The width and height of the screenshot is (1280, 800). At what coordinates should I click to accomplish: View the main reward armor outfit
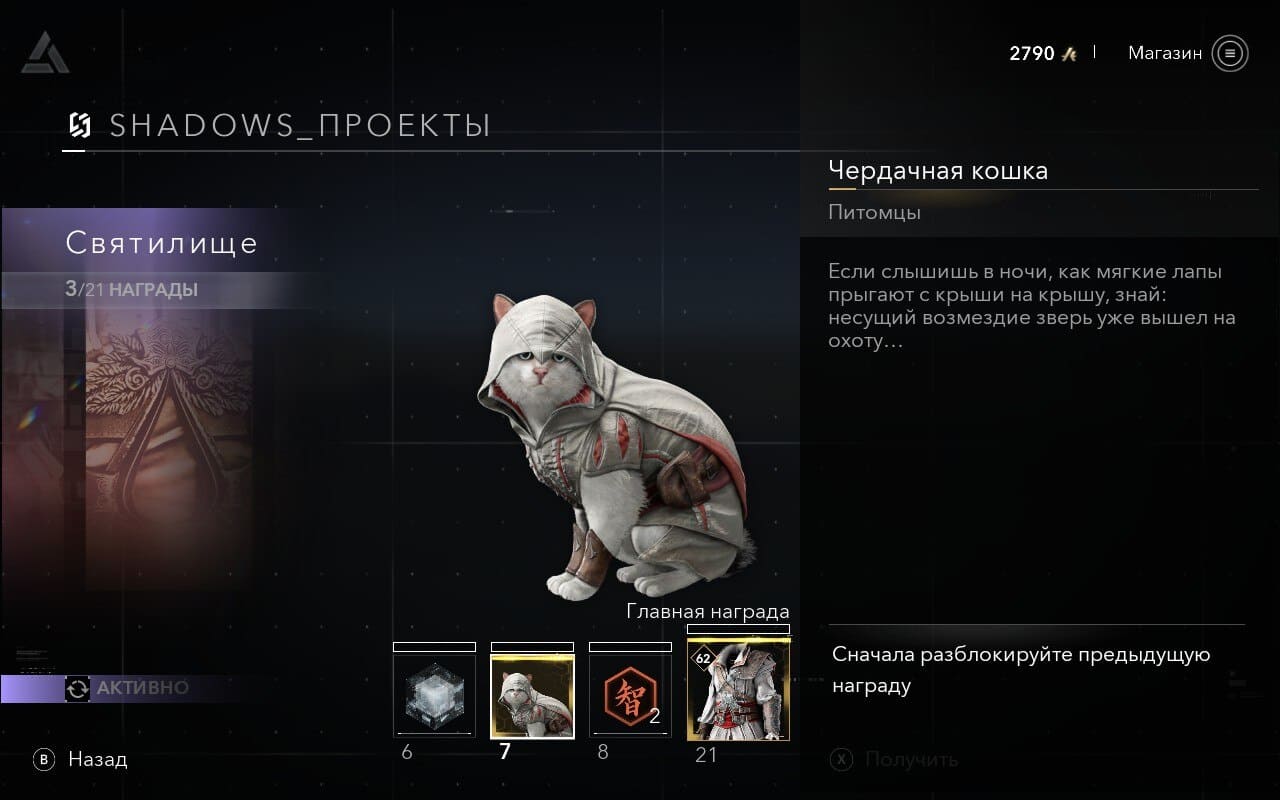[x=738, y=690]
